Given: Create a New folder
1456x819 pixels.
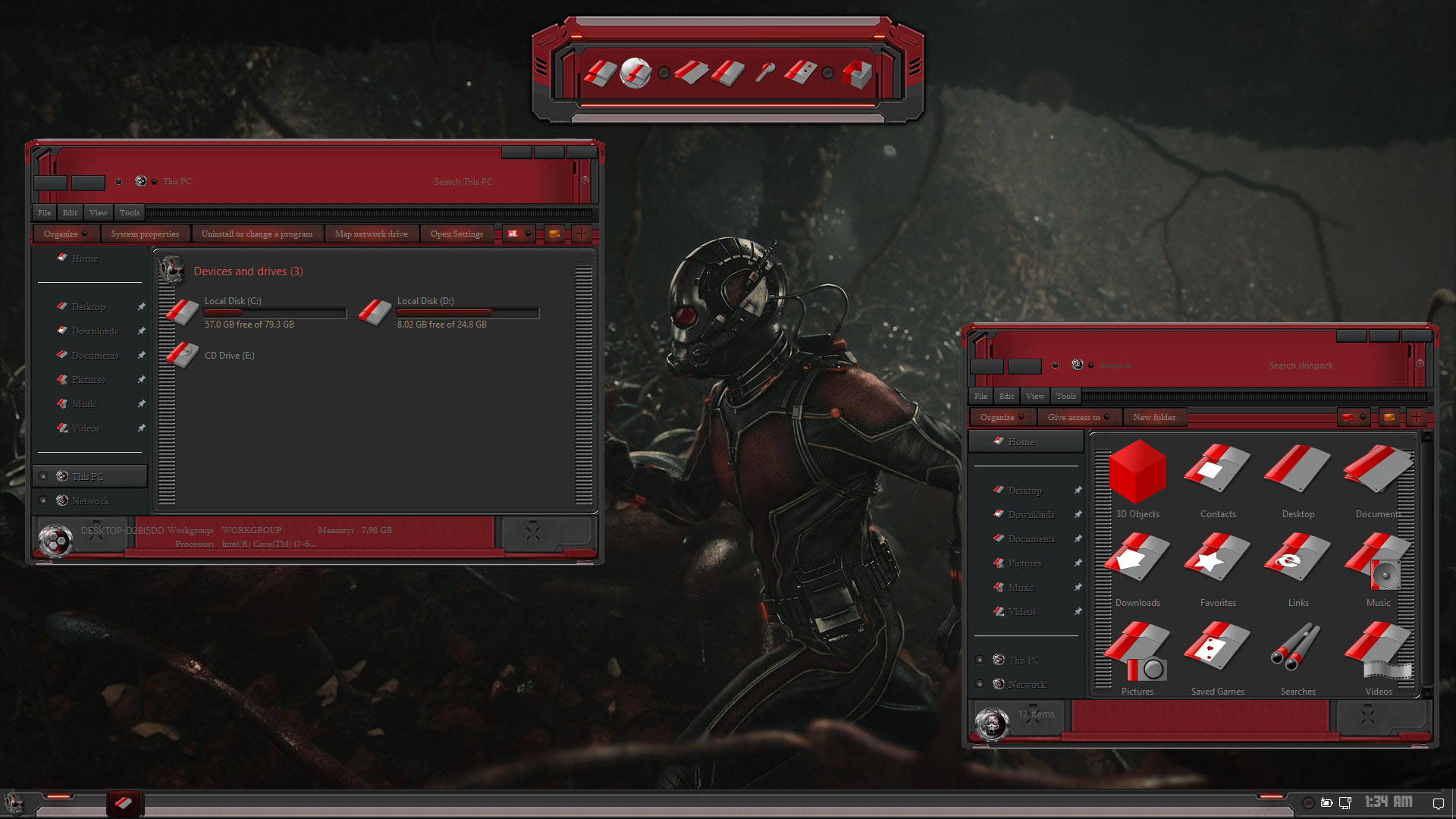Looking at the screenshot, I should 1154,417.
